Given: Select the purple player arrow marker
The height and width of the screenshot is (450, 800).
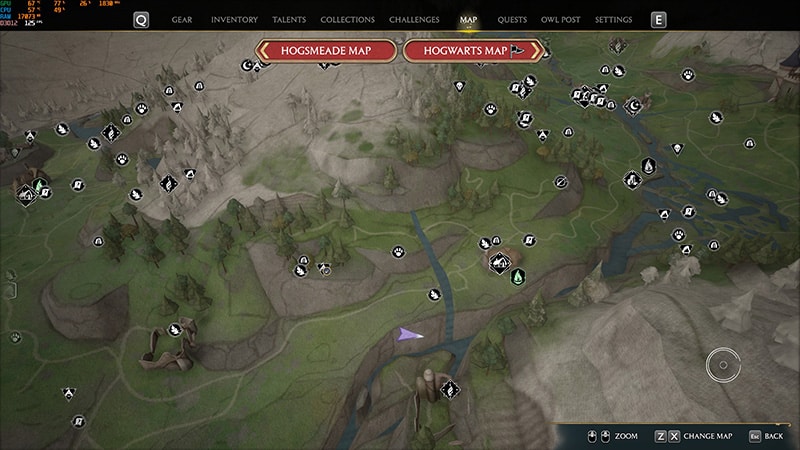Looking at the screenshot, I should click(410, 334).
